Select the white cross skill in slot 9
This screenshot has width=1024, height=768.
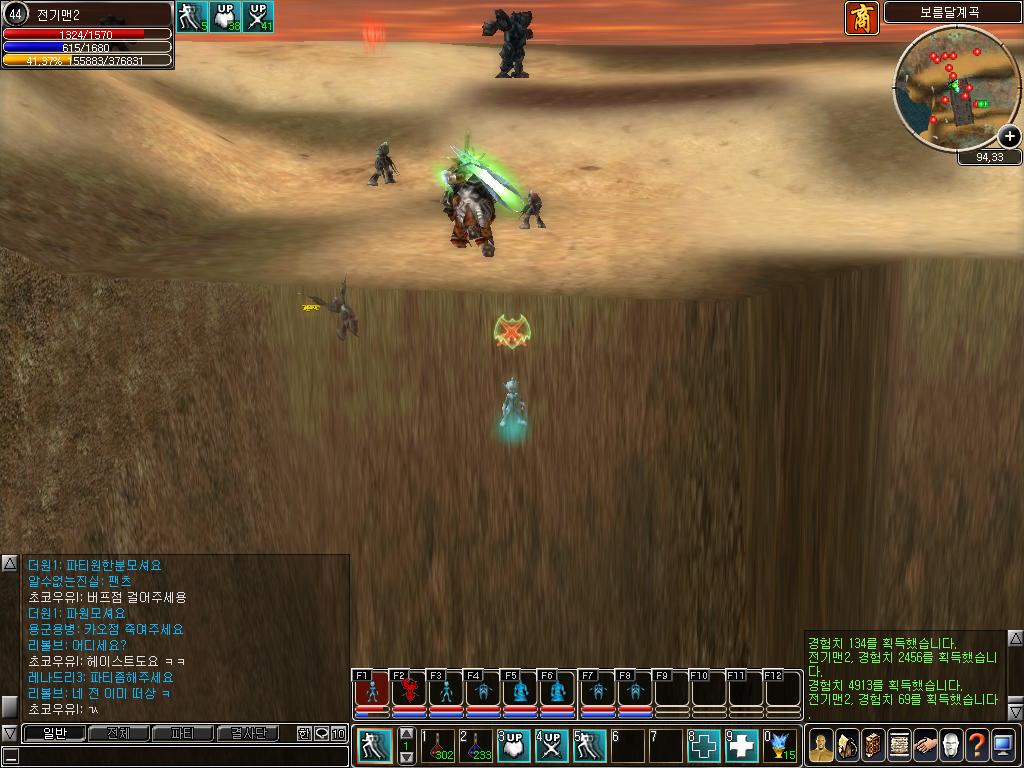(742, 746)
